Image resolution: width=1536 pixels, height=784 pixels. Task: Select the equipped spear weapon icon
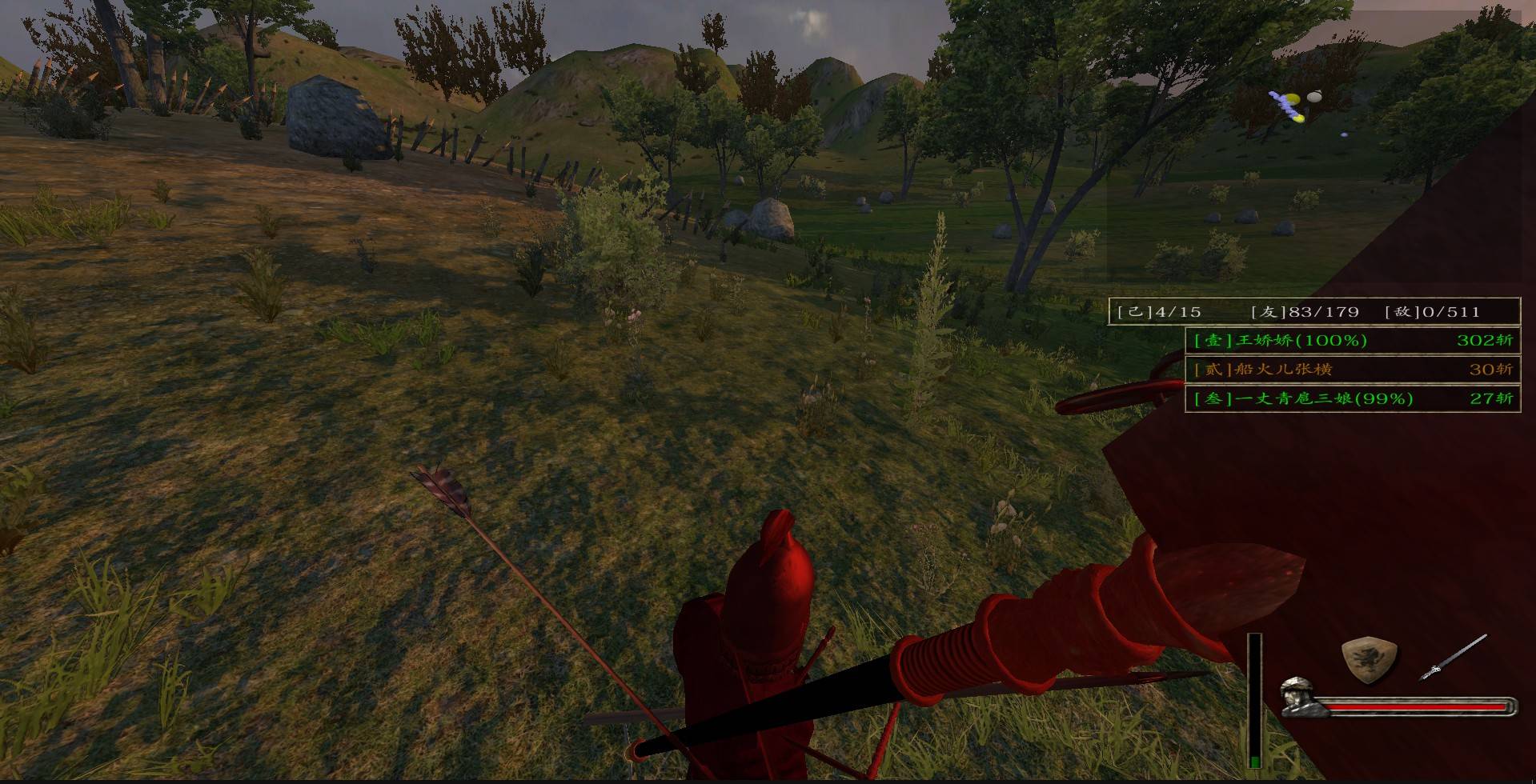(x=1453, y=658)
